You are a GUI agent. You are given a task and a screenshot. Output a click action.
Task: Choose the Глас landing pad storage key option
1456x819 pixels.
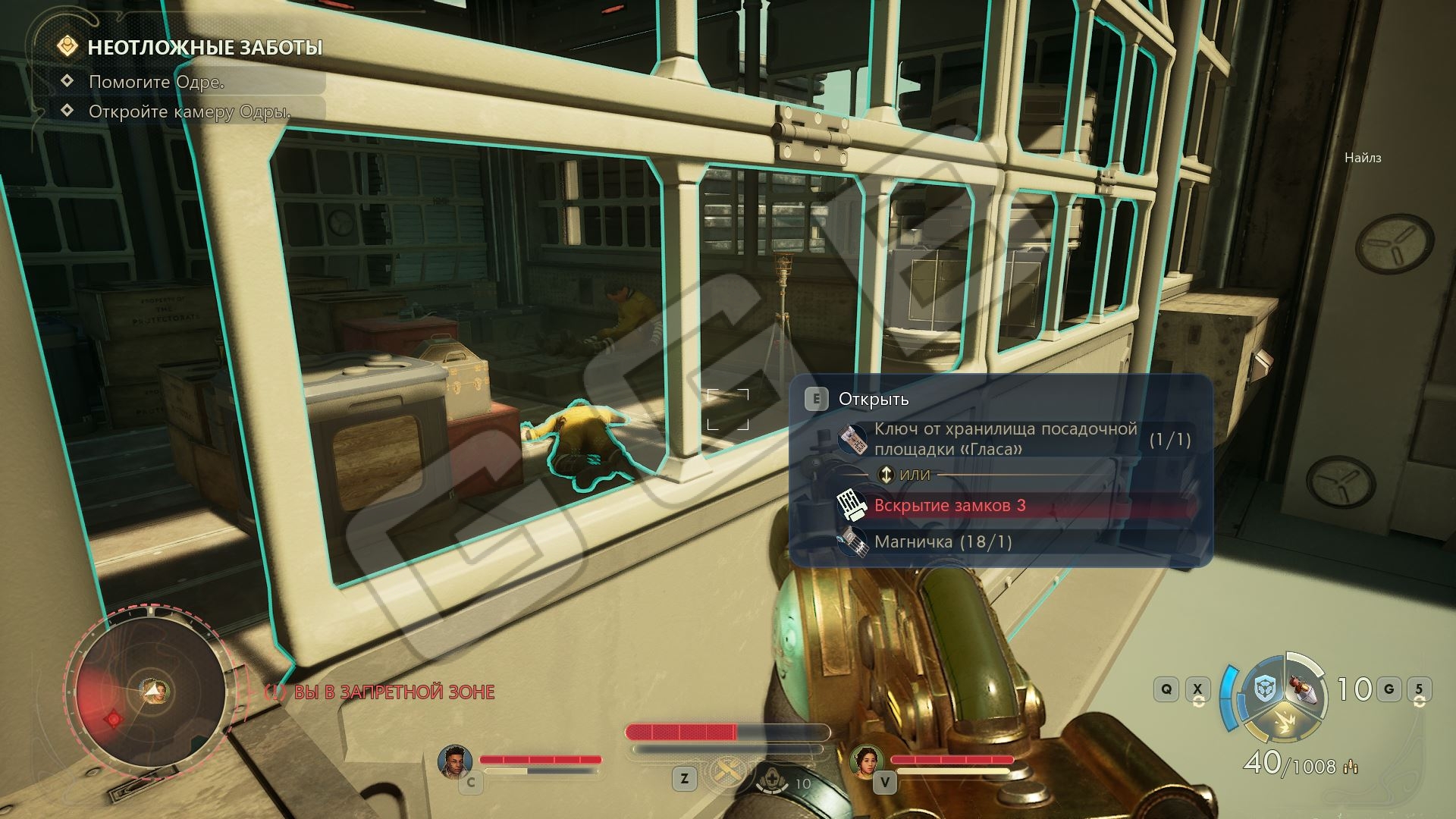1005,439
